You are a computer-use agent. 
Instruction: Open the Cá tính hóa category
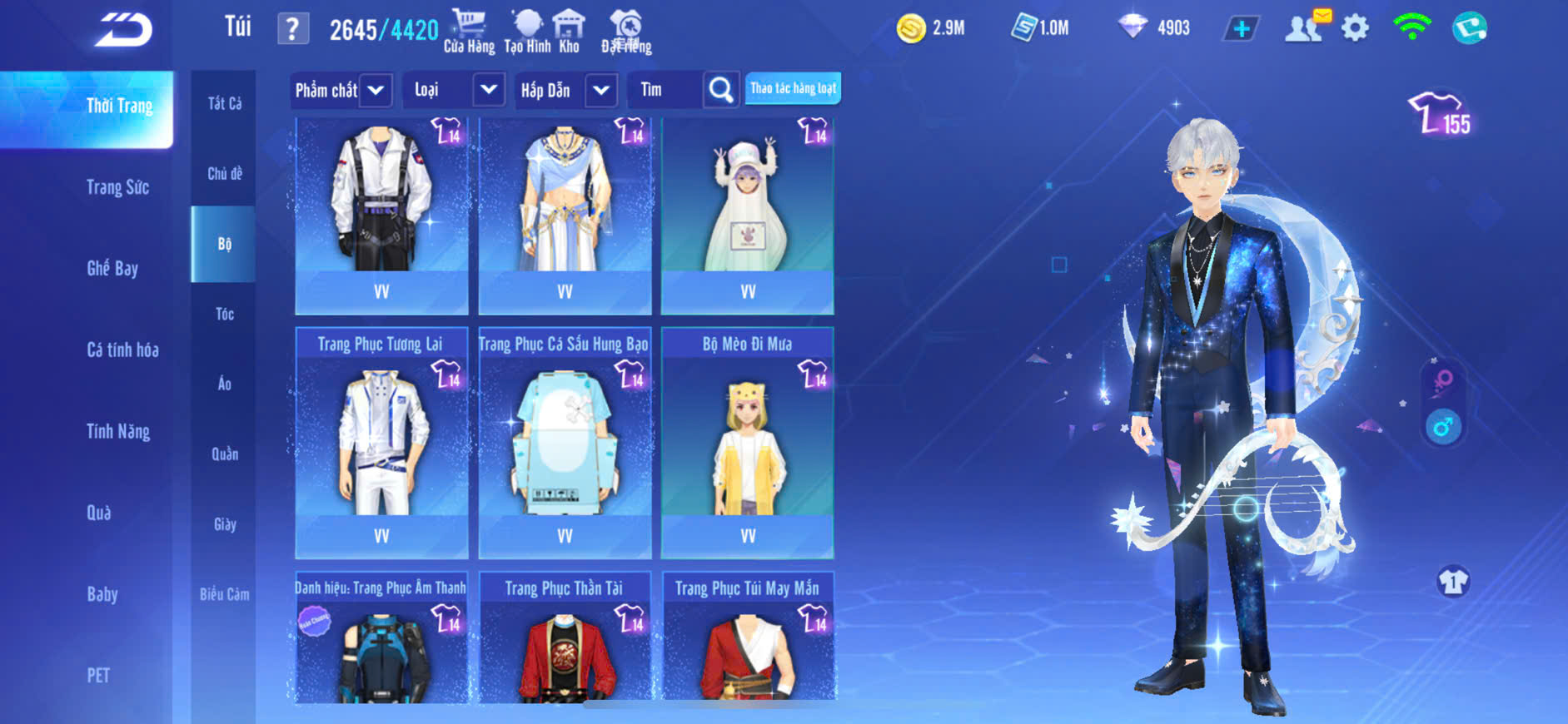(x=122, y=350)
